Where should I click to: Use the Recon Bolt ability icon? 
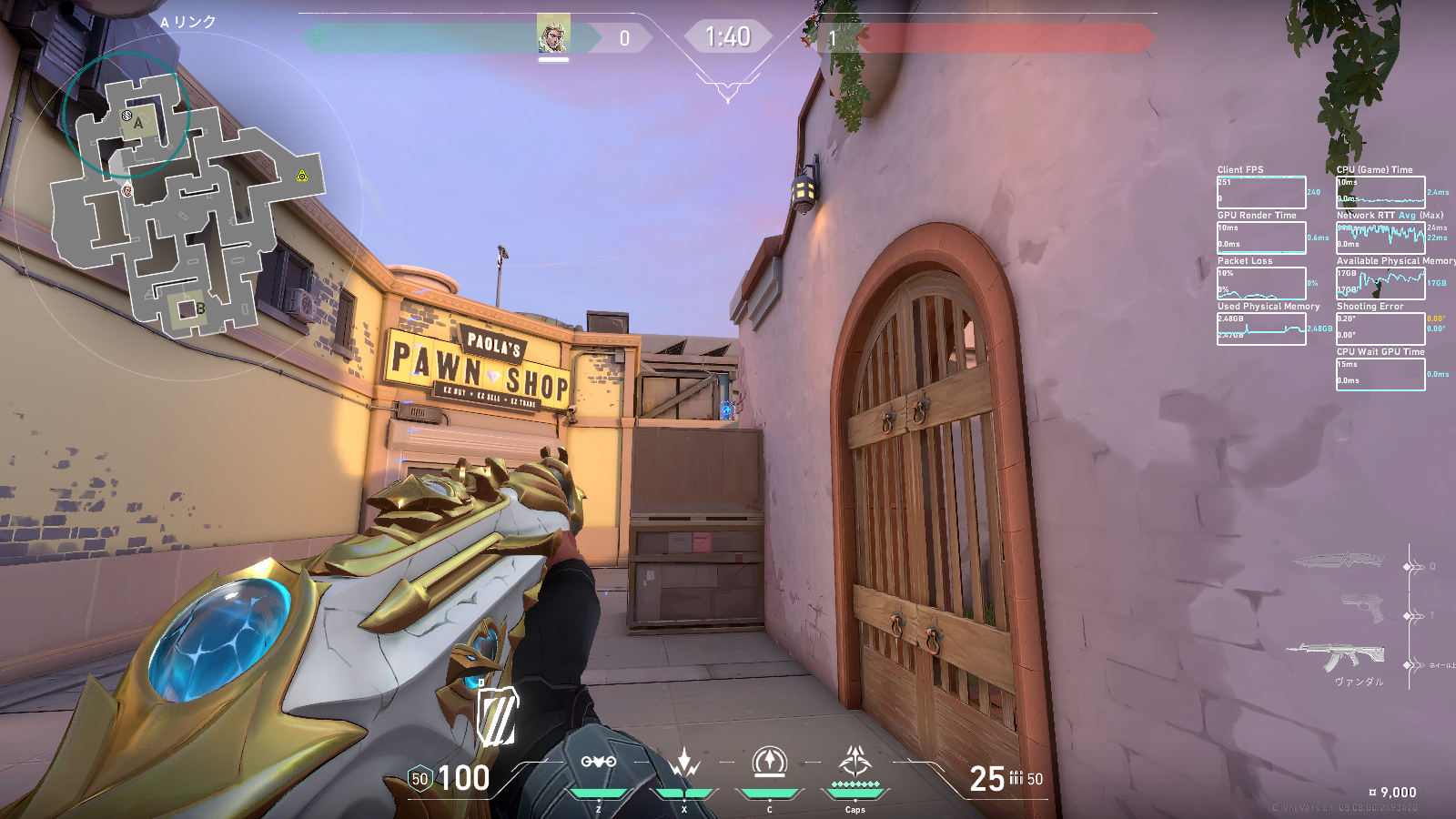(770, 763)
